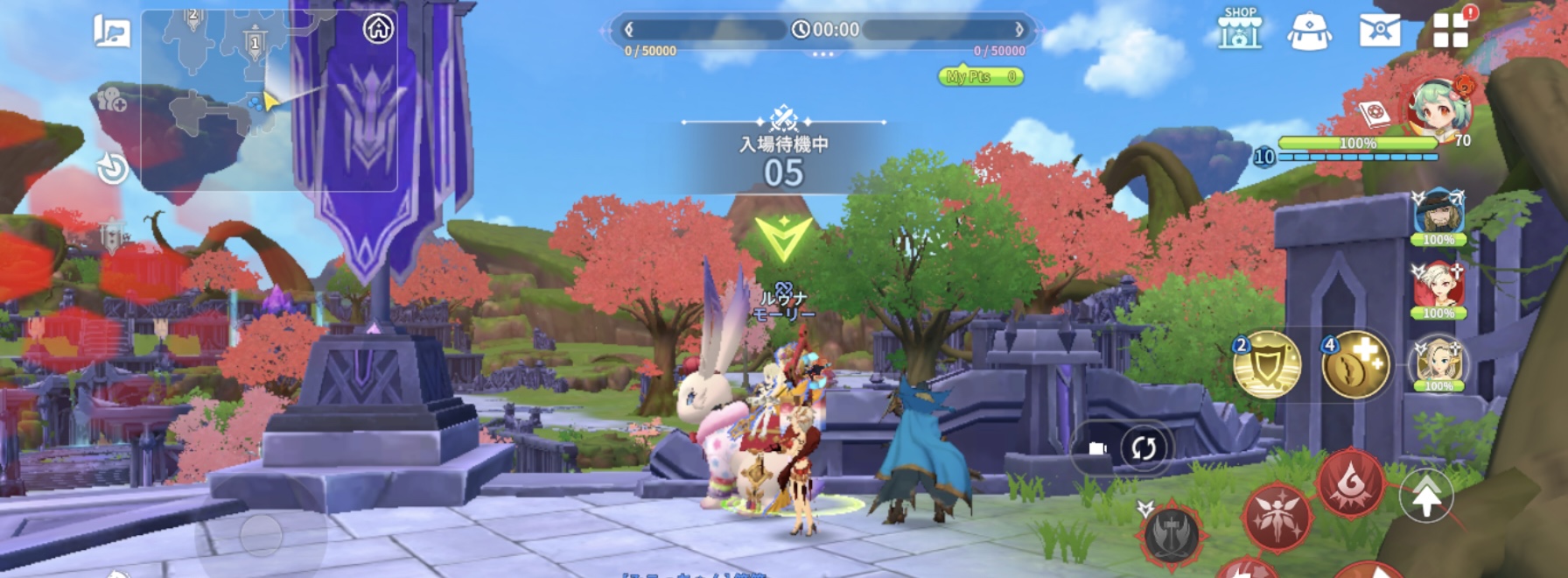Screen dimensions: 1568x578
Task: Open the backpack inventory
Action: 1309,31
